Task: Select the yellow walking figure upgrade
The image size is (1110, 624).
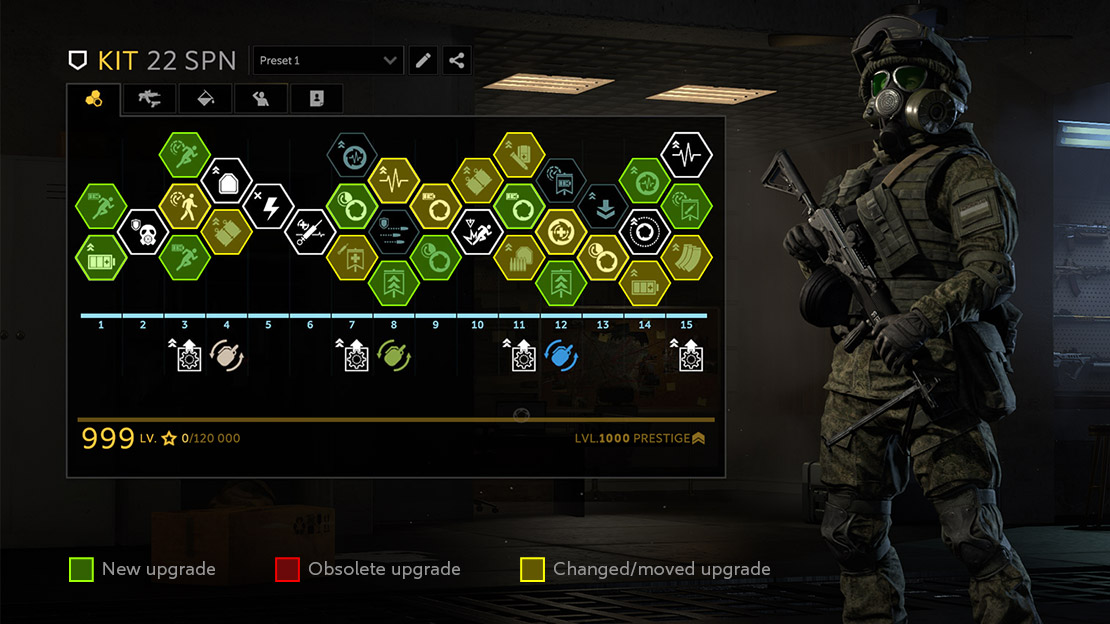Action: 184,207
